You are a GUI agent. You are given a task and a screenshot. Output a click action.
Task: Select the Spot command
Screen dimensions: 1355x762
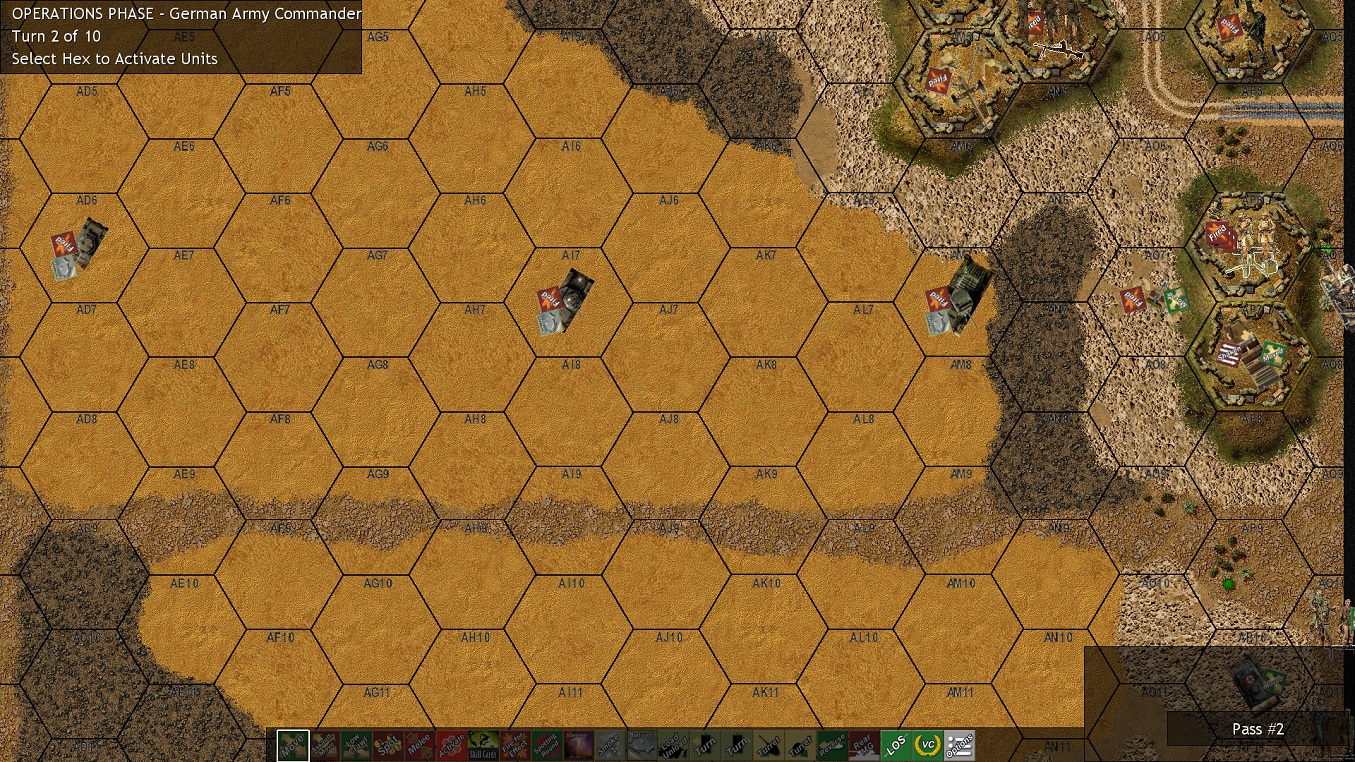tap(387, 744)
